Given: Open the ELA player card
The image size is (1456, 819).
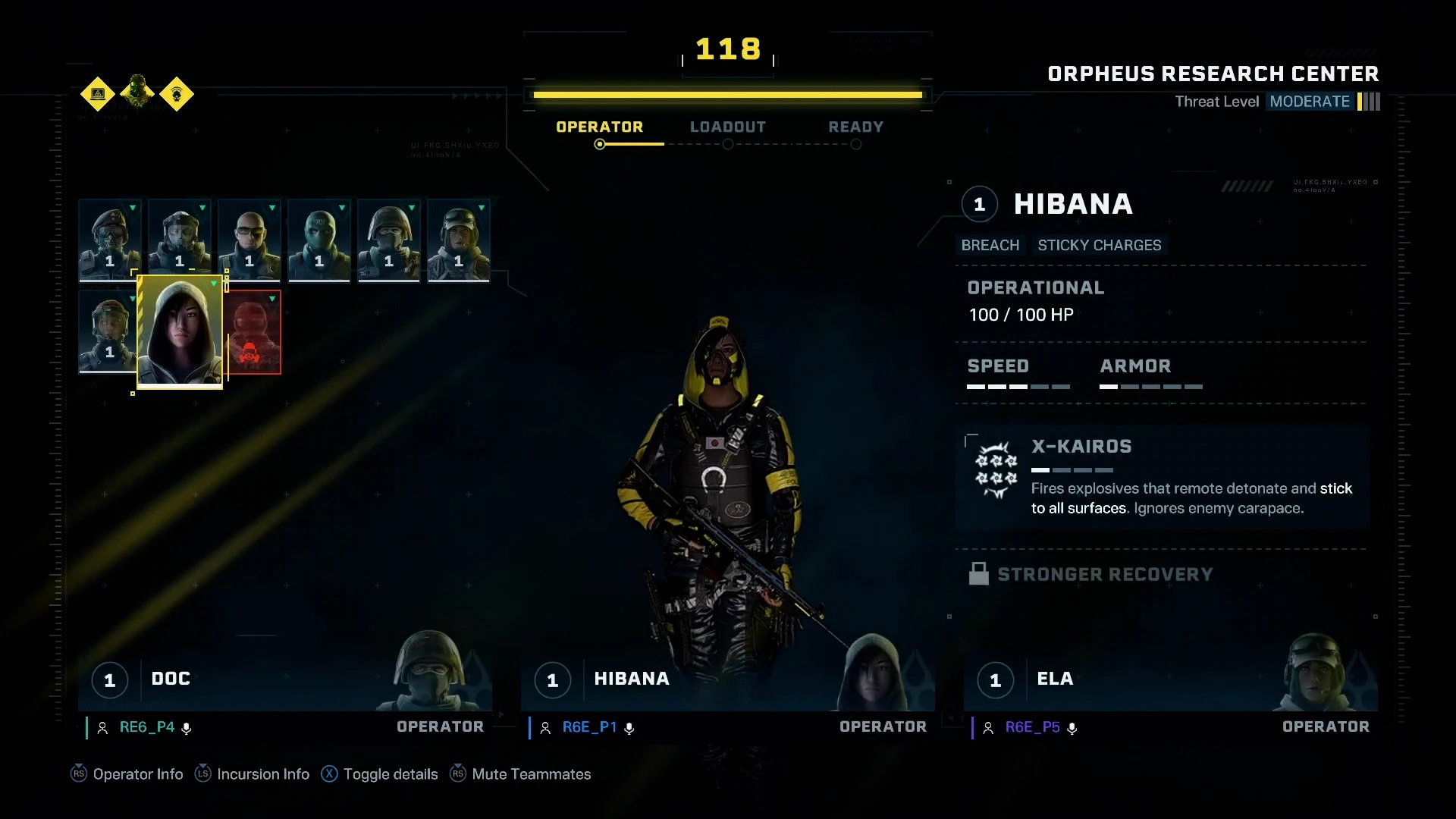Looking at the screenshot, I should pyautogui.click(x=1170, y=679).
